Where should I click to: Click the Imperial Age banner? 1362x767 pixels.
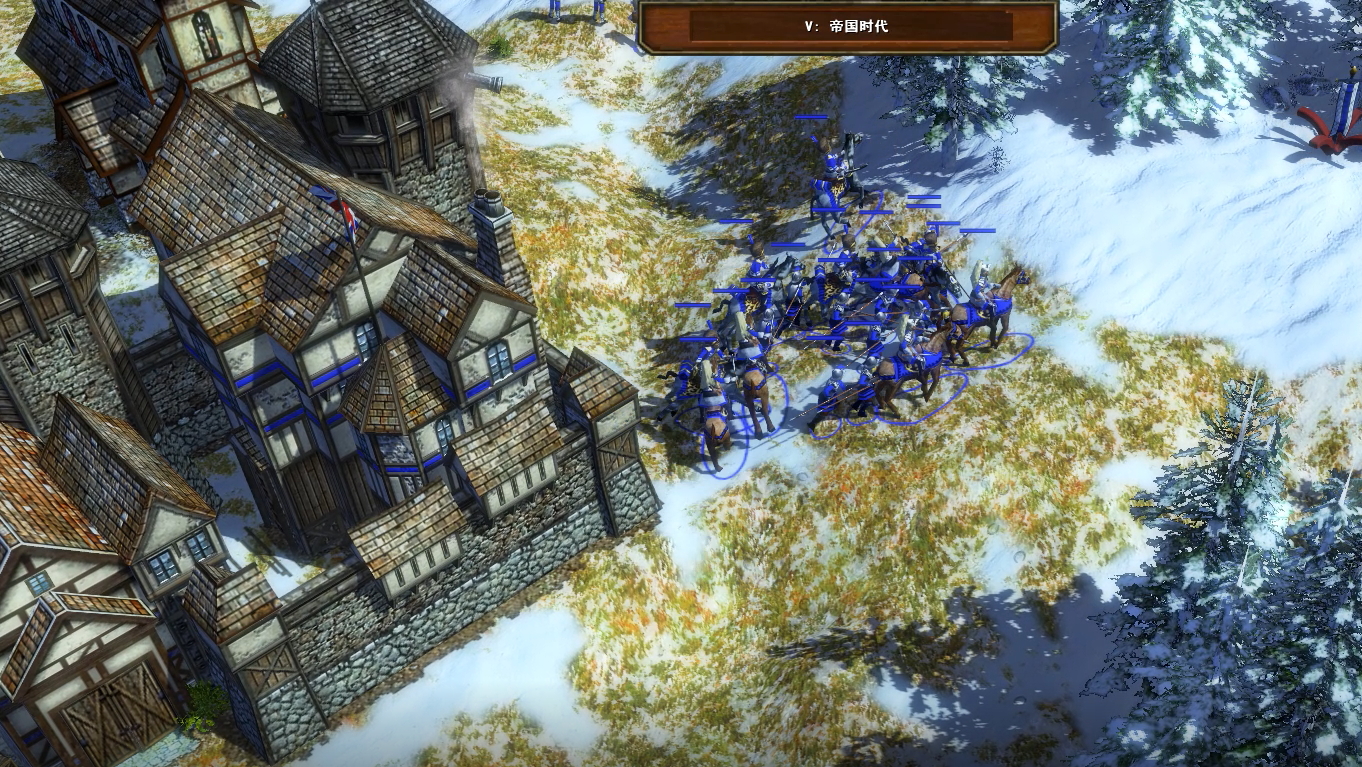[848, 27]
